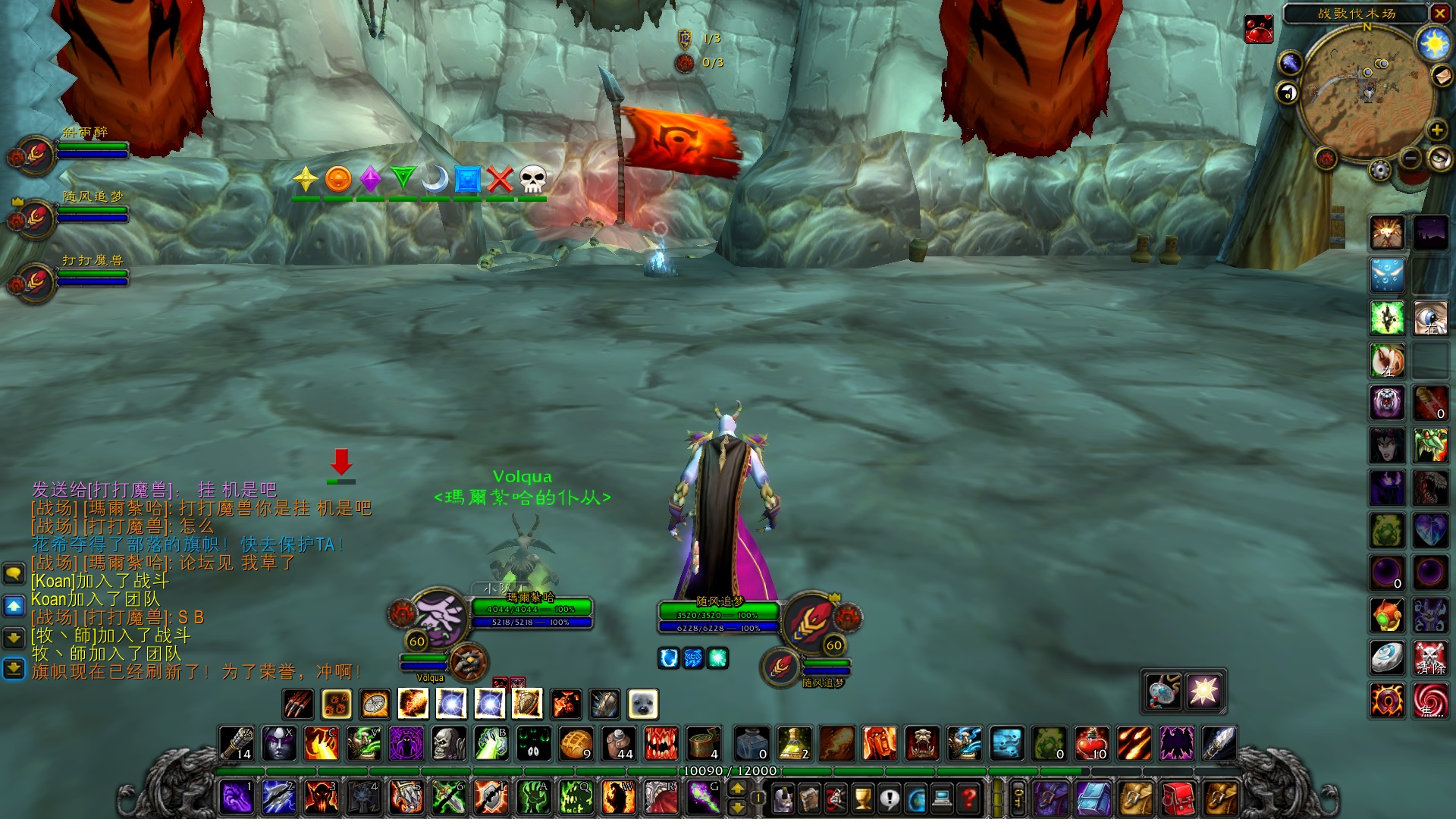Click the sun day-night indicator on minimap
Image resolution: width=1456 pixels, height=819 pixels.
click(1433, 45)
